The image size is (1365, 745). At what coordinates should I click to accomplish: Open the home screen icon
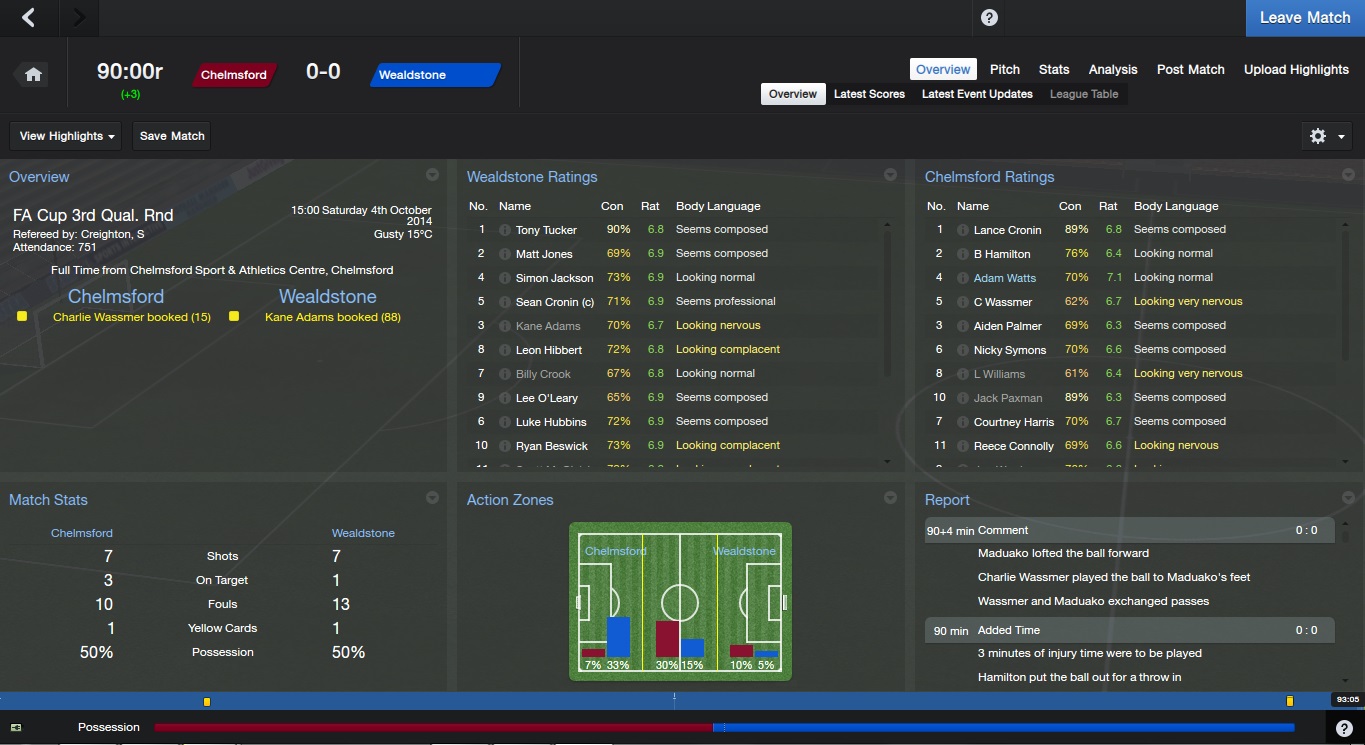pyautogui.click(x=33, y=75)
